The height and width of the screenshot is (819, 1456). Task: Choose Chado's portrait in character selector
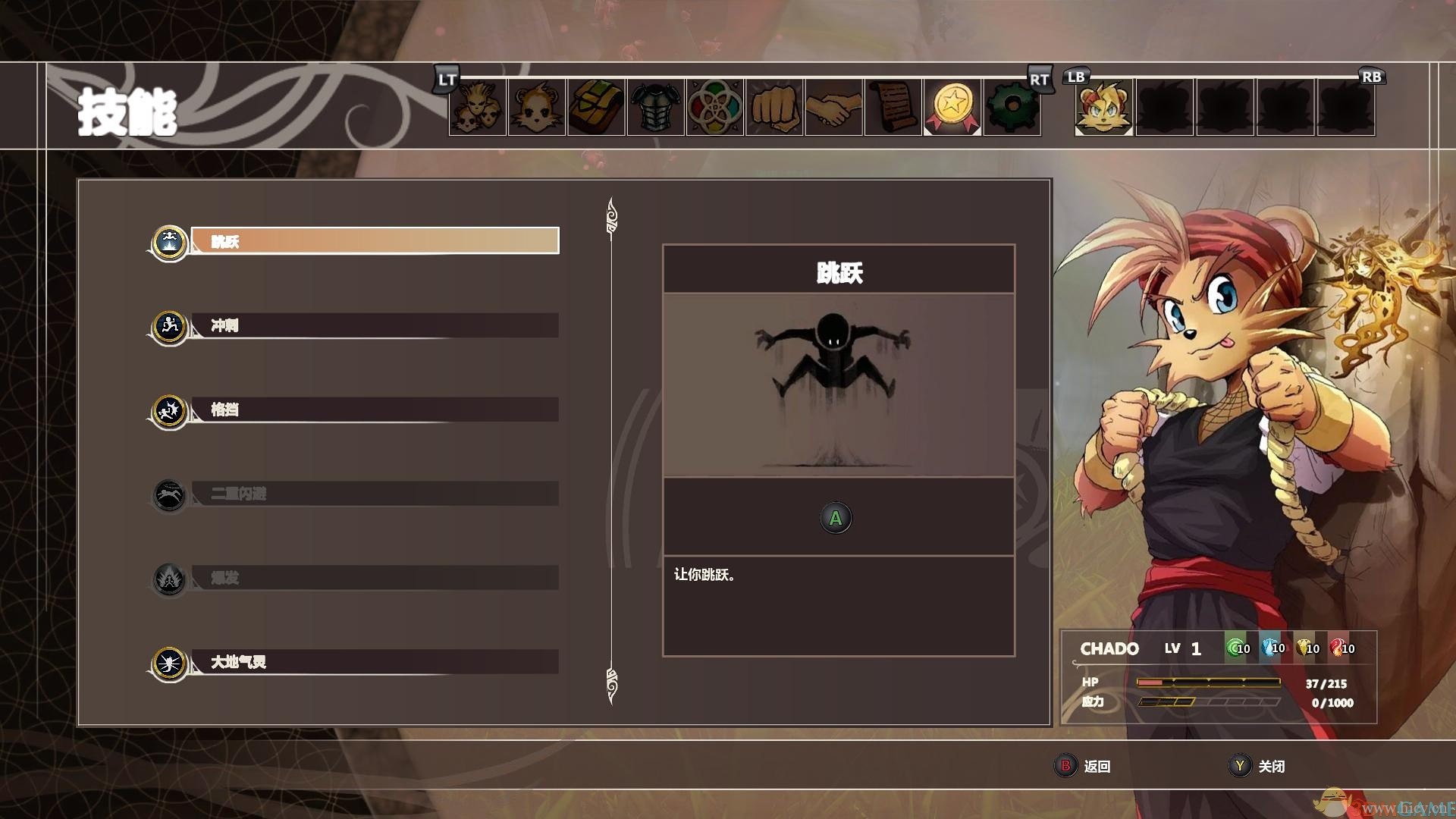pos(1103,108)
